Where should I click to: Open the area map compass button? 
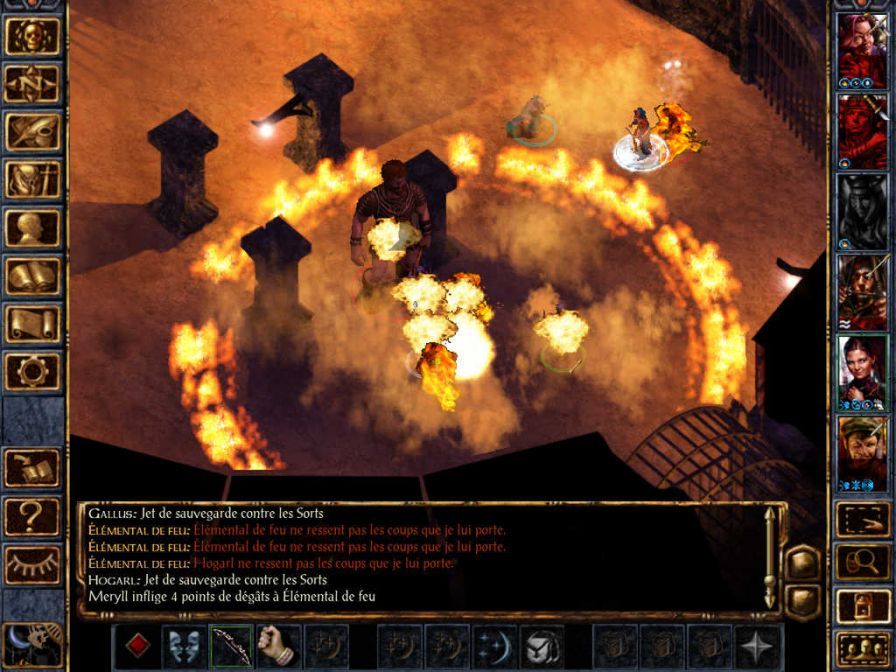point(33,84)
